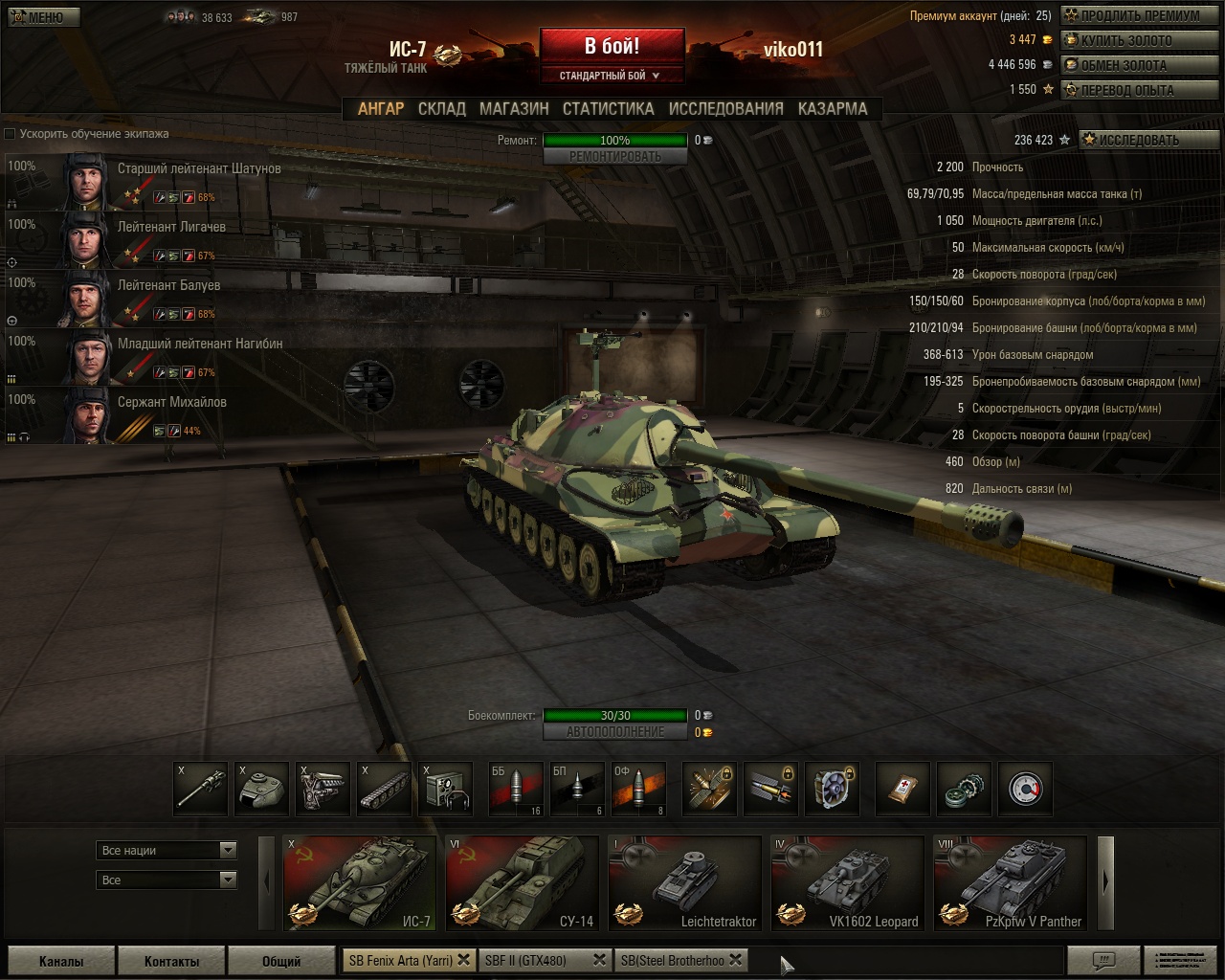
Task: Start battle with the В бой! button
Action: coord(612,47)
